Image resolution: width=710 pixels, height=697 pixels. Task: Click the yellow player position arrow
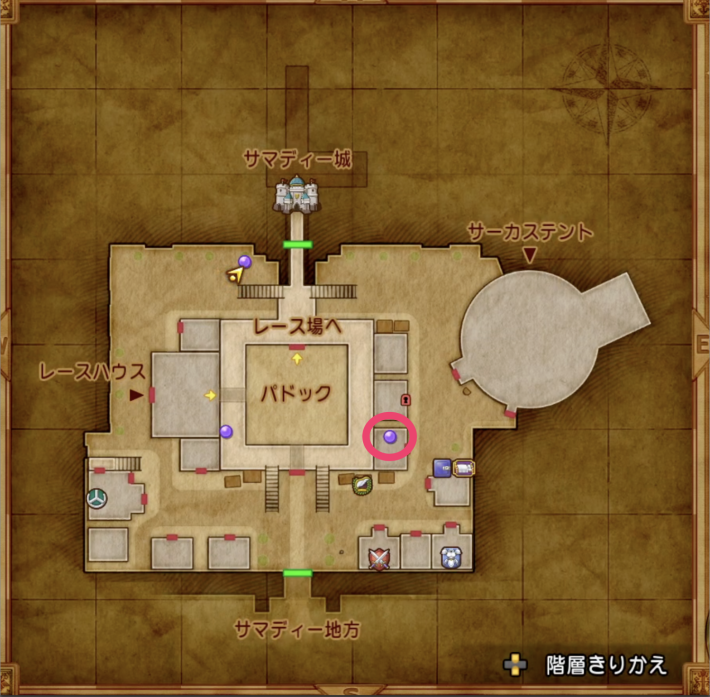pyautogui.click(x=236, y=274)
